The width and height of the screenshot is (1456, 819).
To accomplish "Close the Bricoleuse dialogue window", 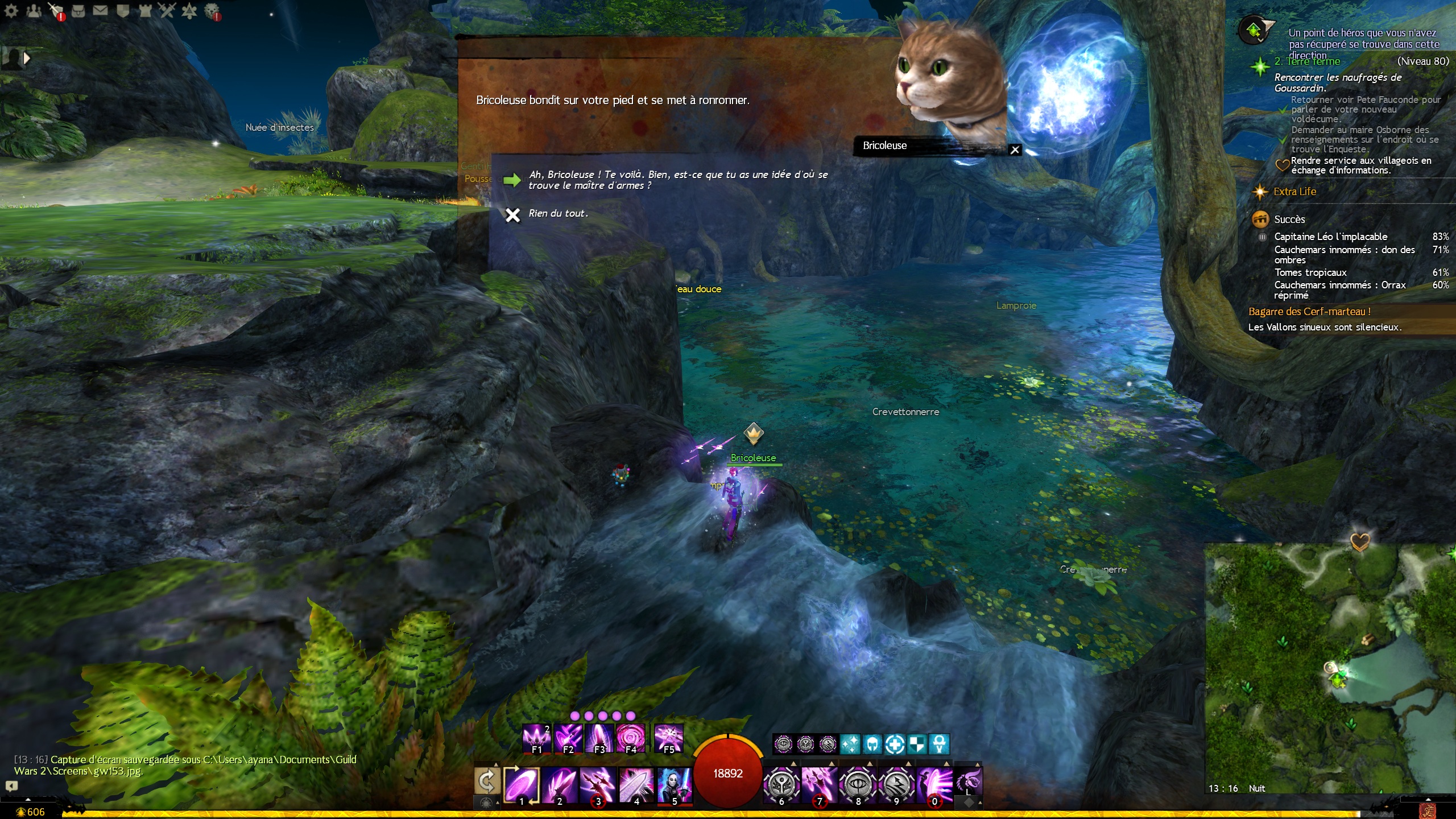I will (x=1015, y=150).
